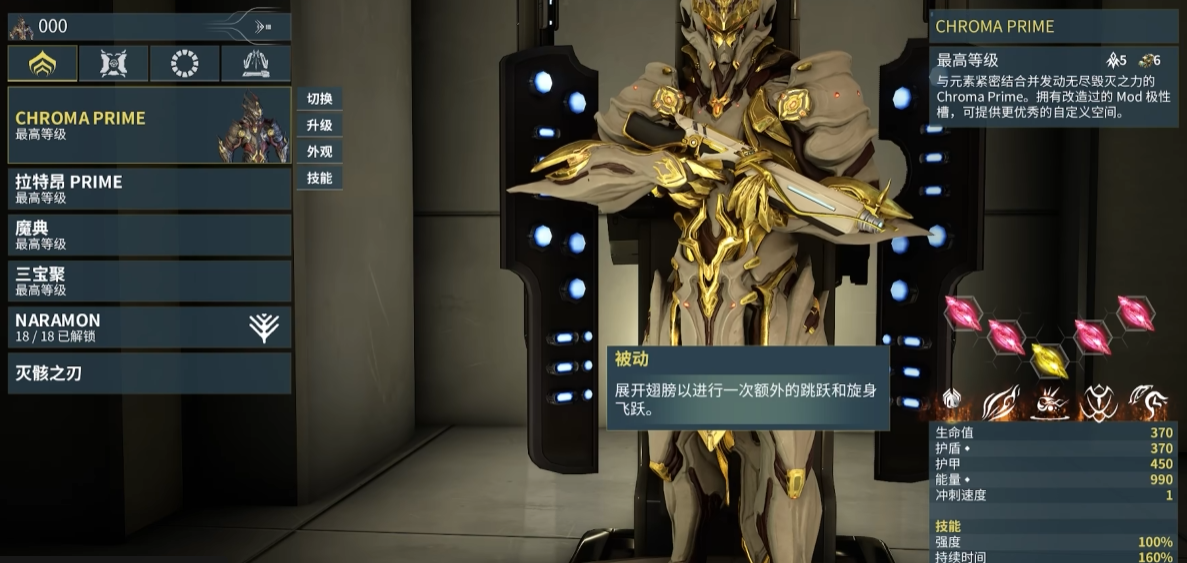Select the 灭骸之刃 row
The height and width of the screenshot is (563, 1187).
150,373
